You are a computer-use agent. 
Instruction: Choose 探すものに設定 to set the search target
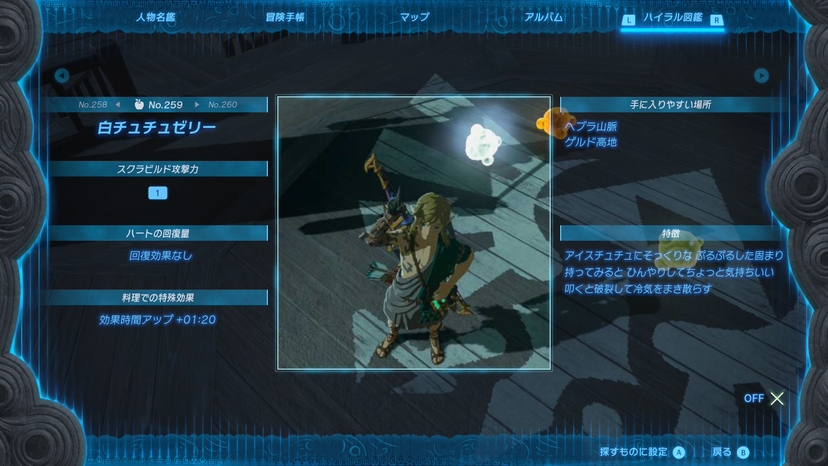pos(642,452)
